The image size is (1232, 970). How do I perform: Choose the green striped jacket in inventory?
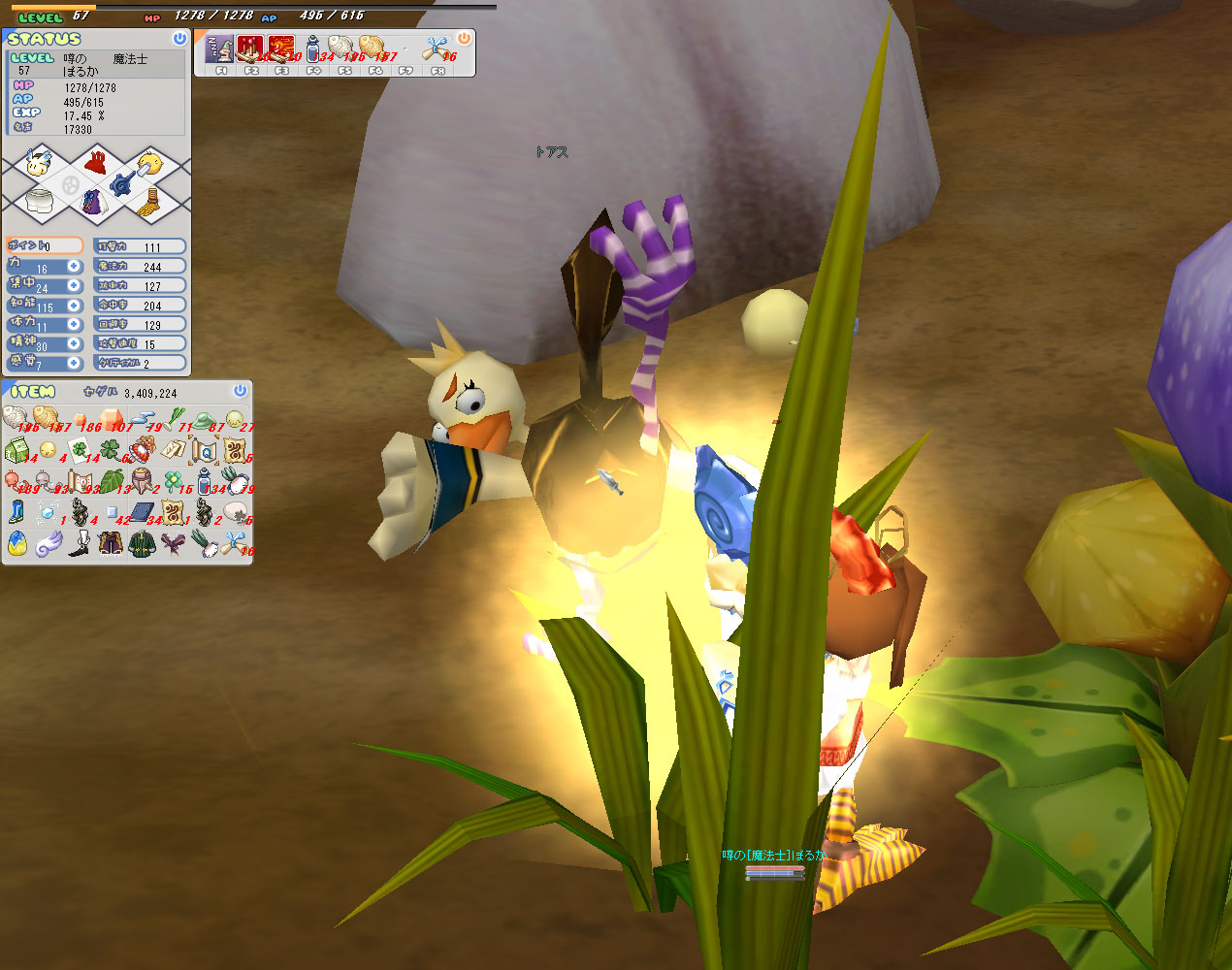143,544
